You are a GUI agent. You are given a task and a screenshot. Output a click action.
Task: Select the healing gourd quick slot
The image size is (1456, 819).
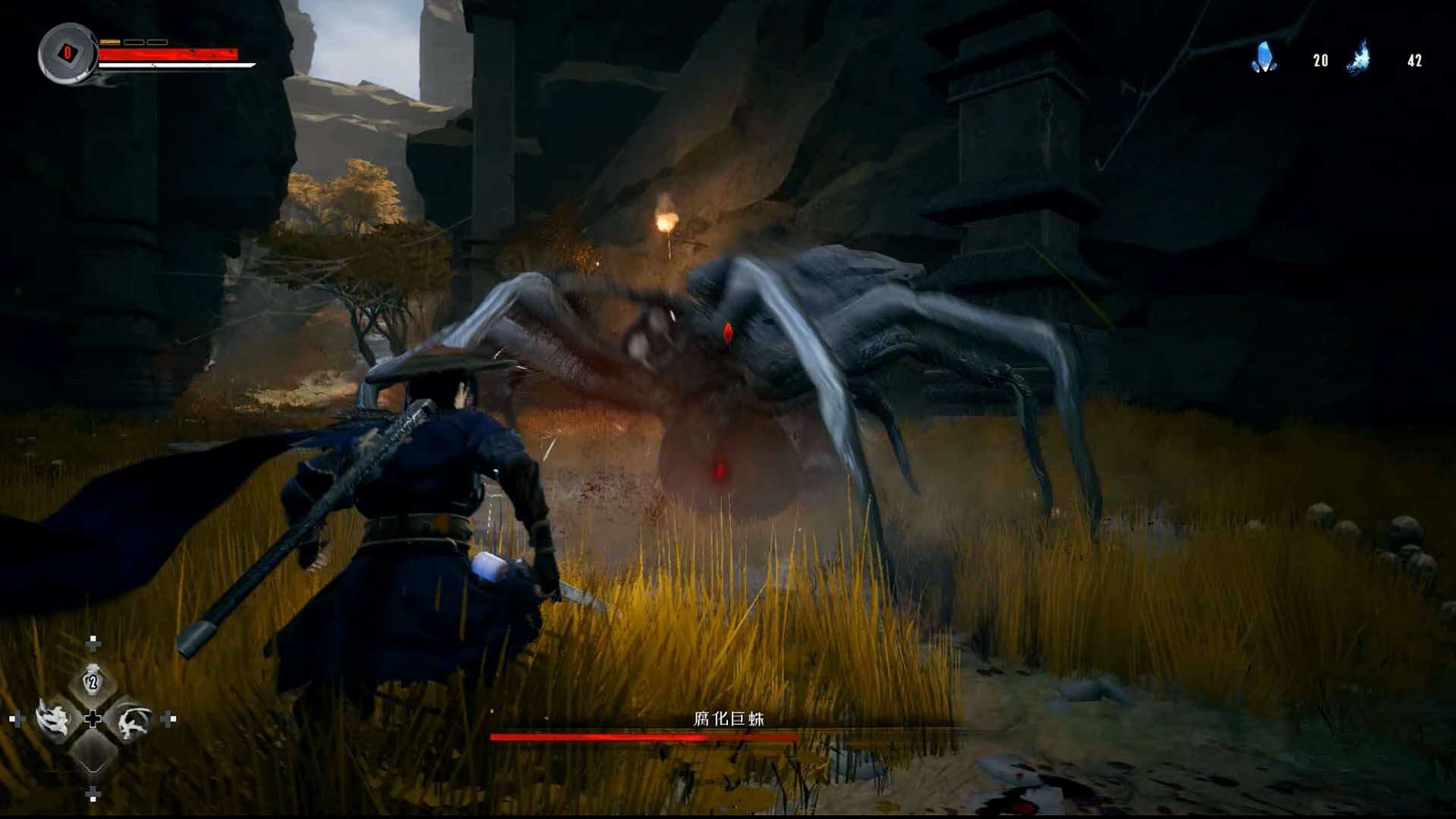[93, 682]
